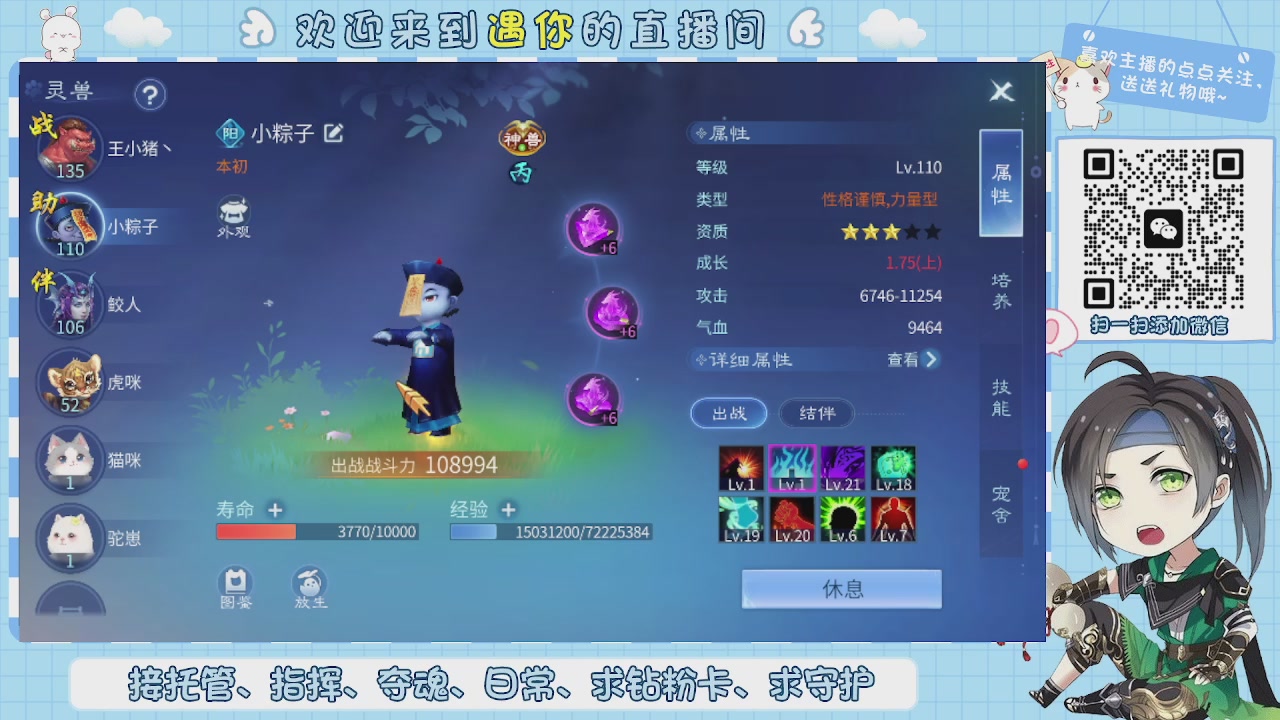Toggle 结伴 companion mode
Image resolution: width=1280 pixels, height=720 pixels.
coord(815,413)
